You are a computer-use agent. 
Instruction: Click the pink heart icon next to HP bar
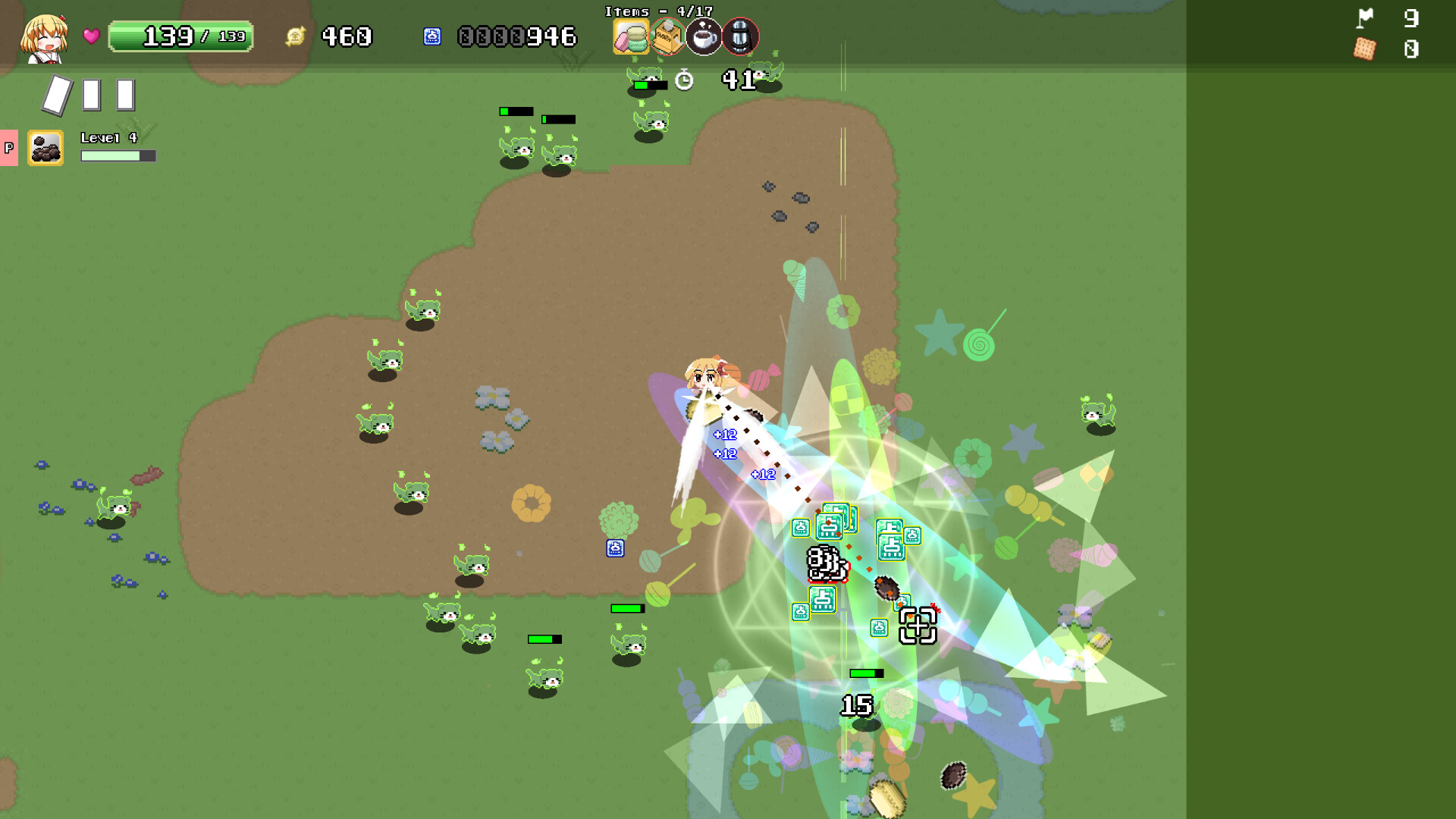90,36
